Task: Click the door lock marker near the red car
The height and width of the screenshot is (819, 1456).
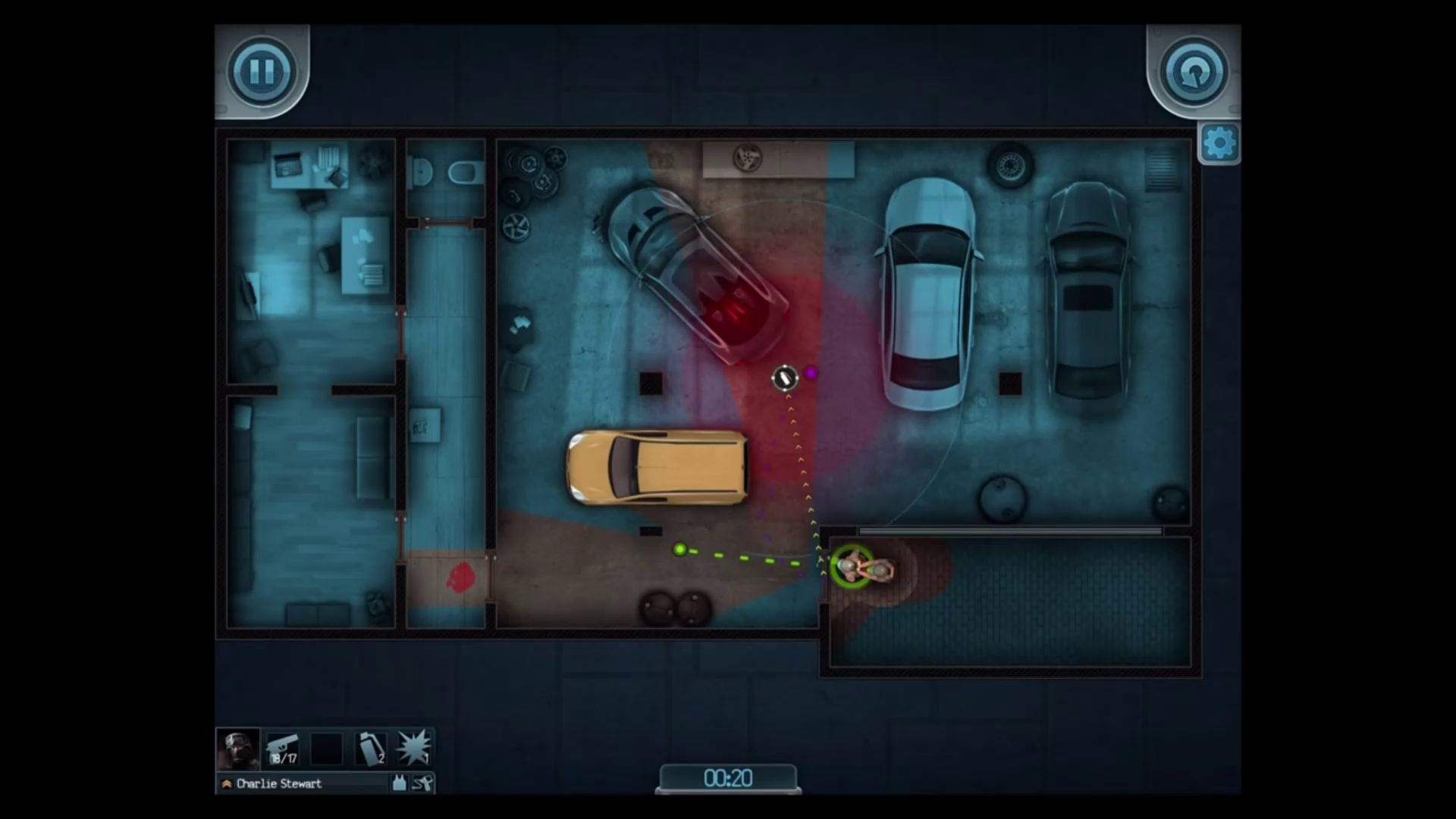Action: (785, 378)
